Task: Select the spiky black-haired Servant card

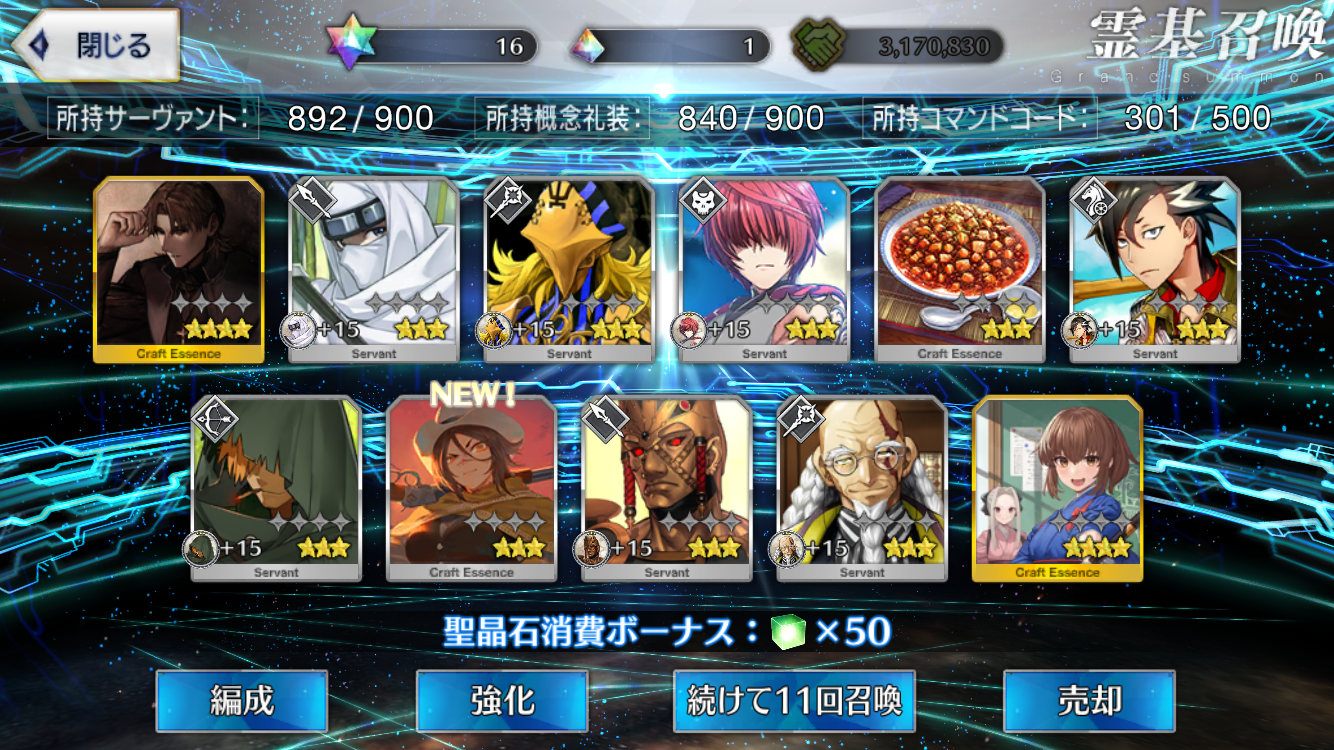Action: coord(1155,268)
